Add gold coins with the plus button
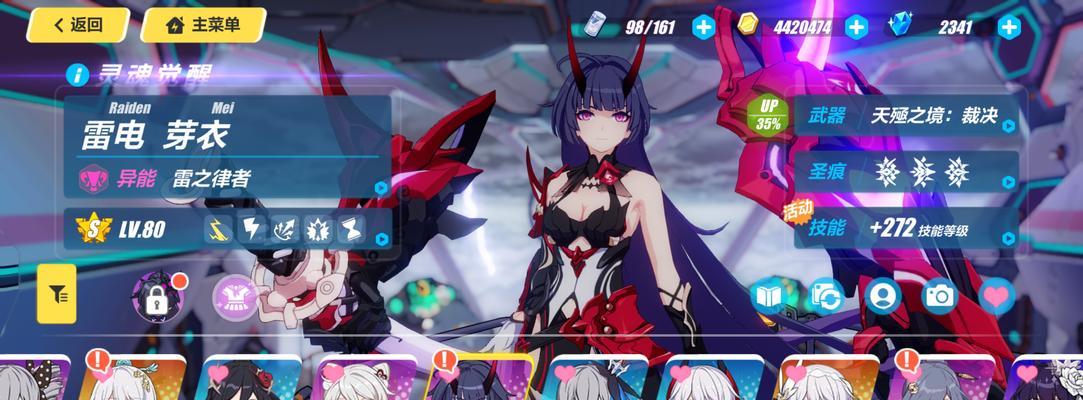 [856, 27]
